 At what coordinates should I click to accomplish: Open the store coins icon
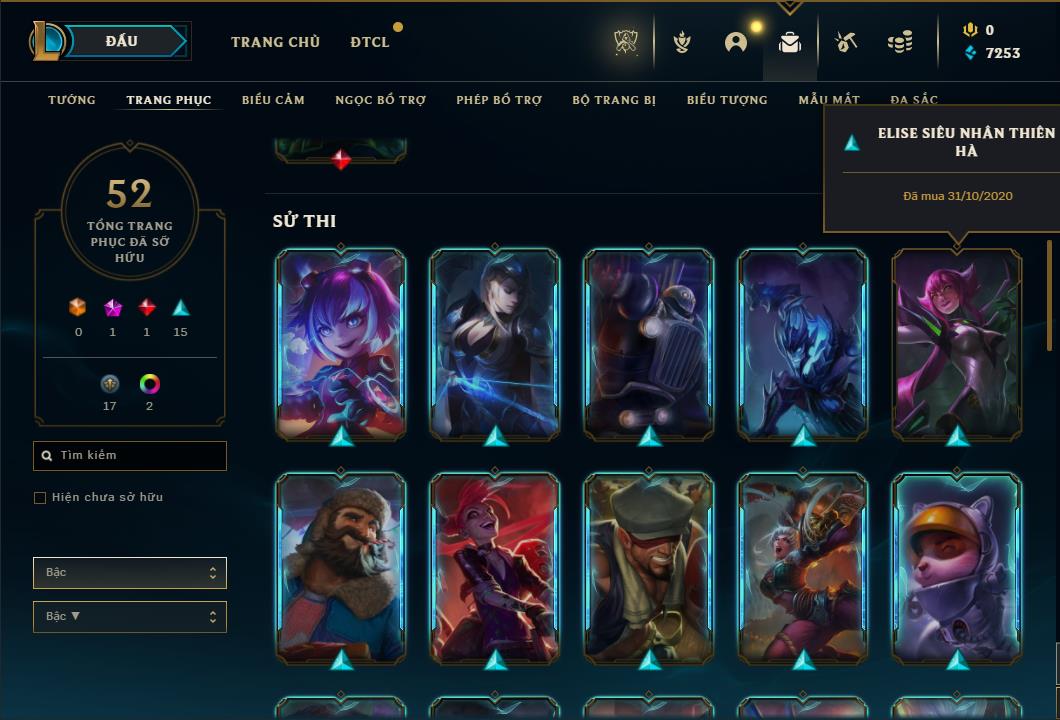click(x=900, y=42)
